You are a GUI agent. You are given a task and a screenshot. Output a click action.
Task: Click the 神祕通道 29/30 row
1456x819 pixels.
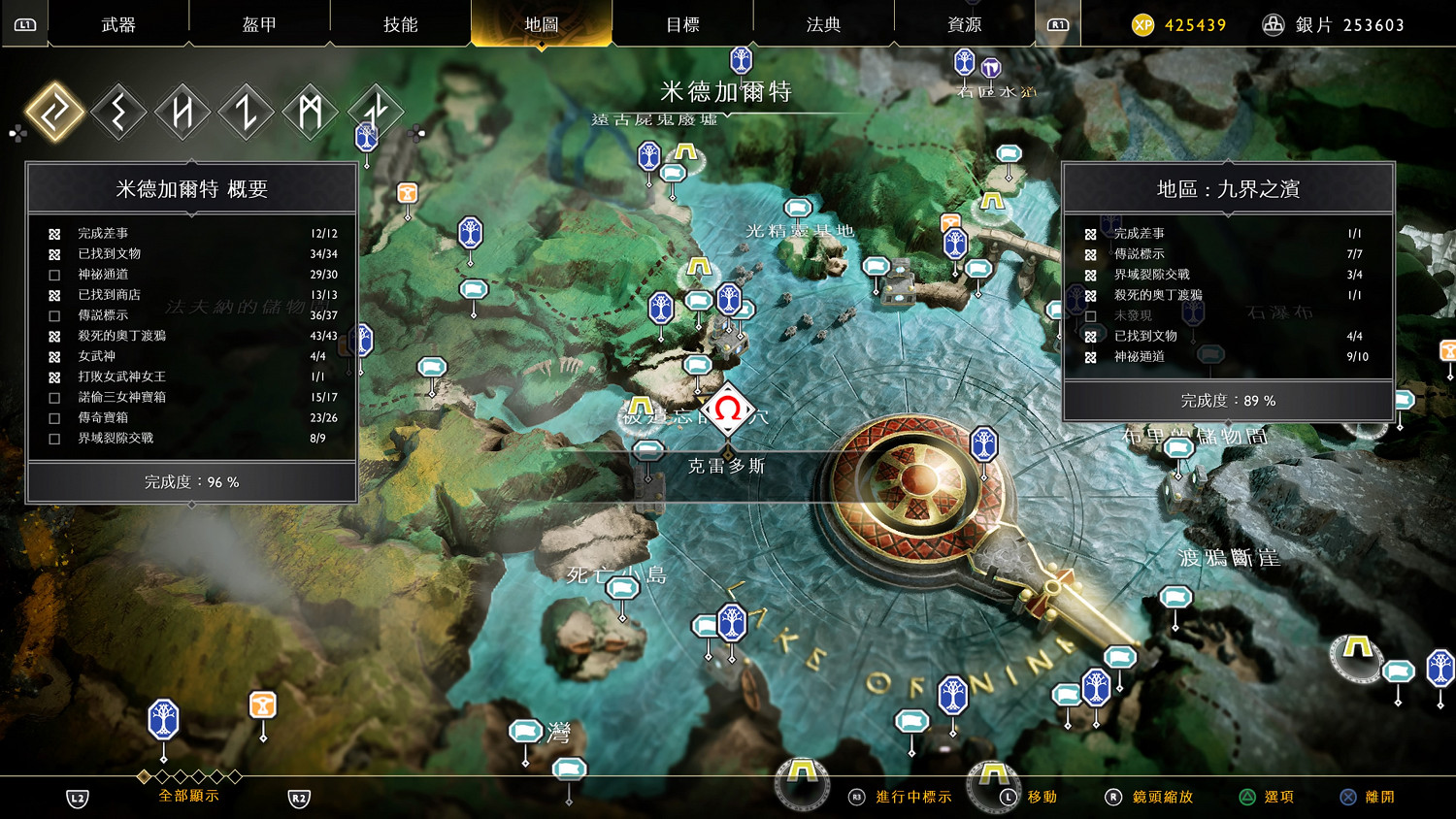[x=192, y=275]
